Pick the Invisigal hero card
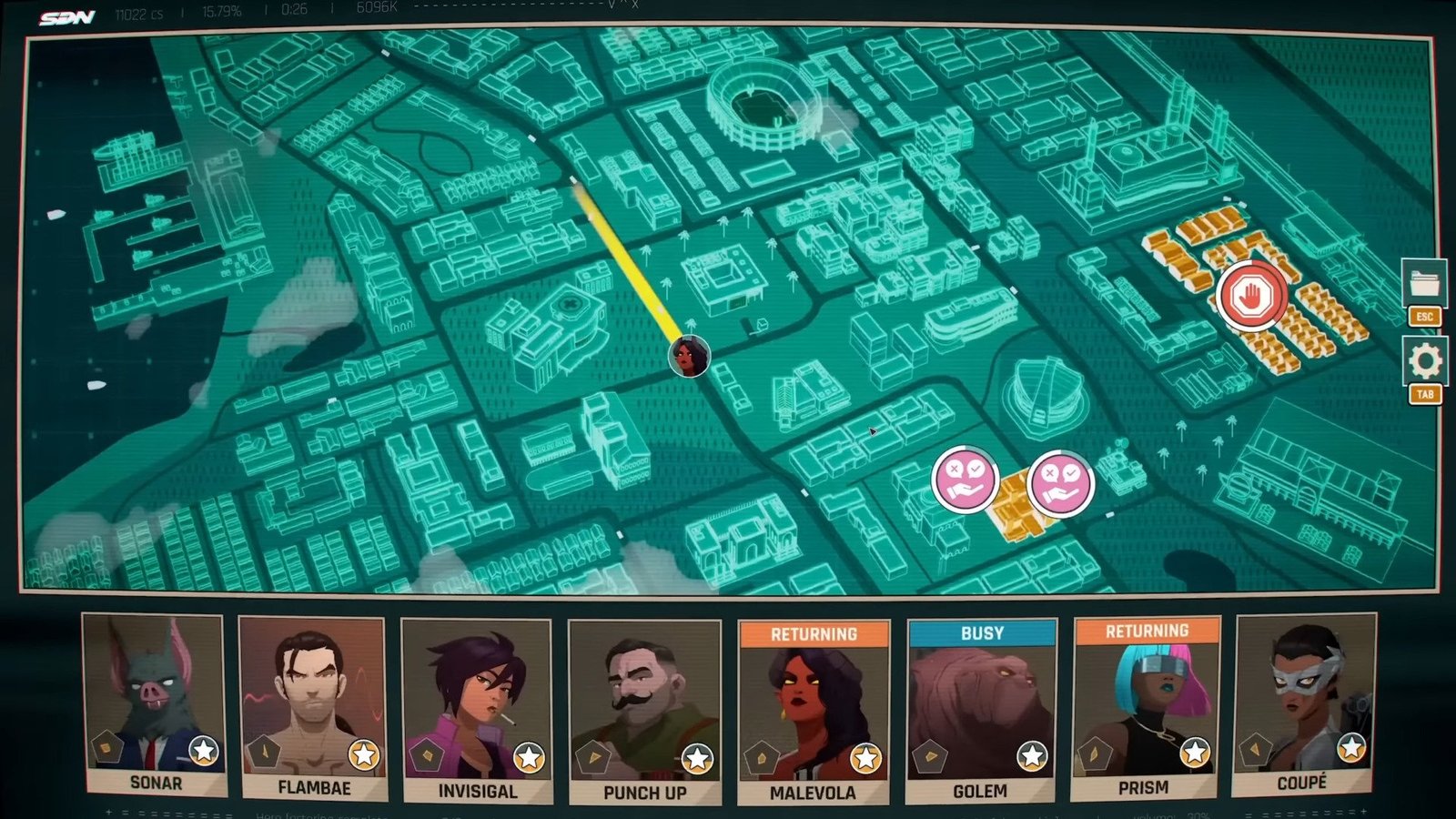 point(476,710)
